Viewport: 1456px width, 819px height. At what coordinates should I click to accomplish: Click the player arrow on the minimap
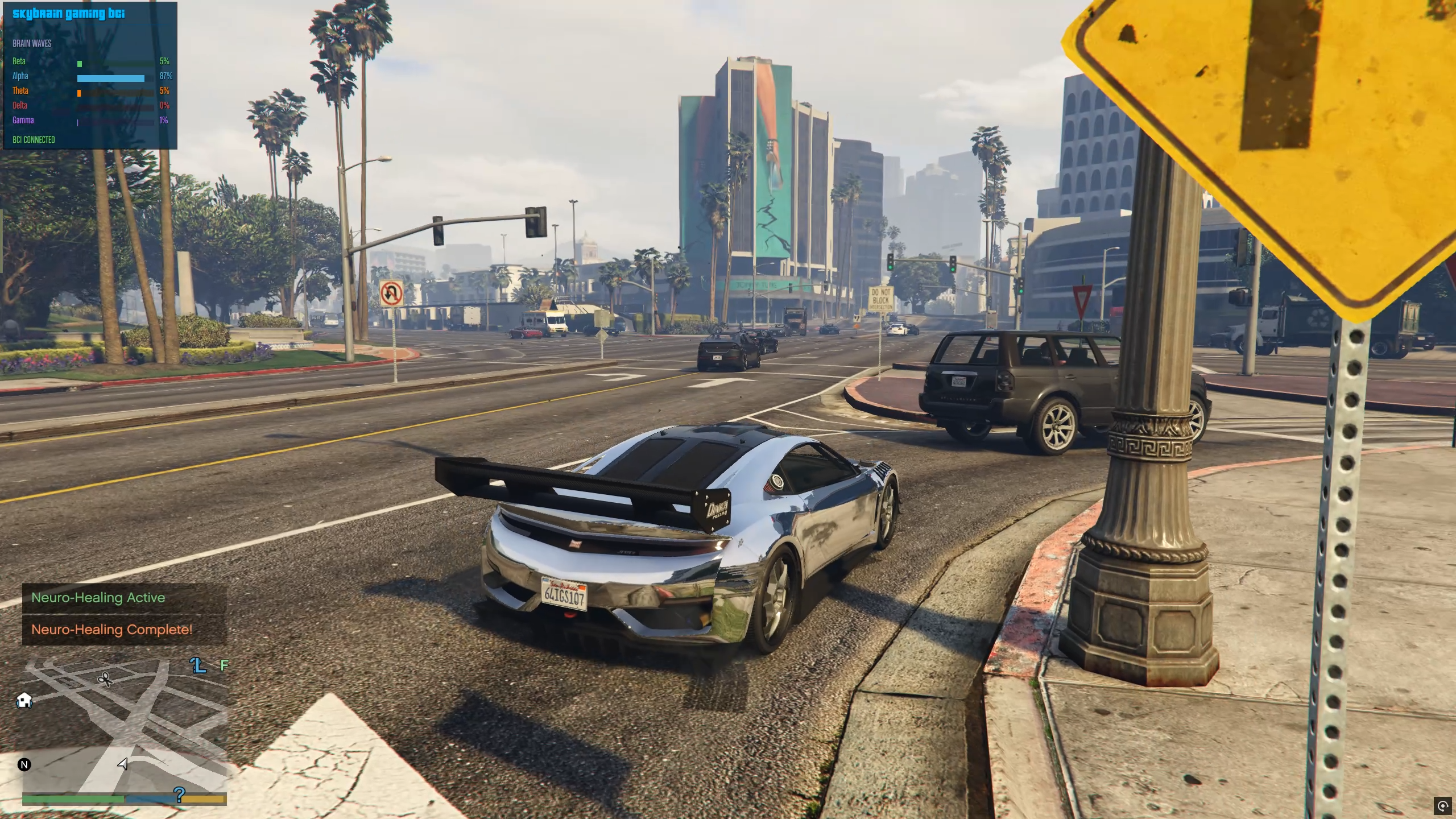122,764
